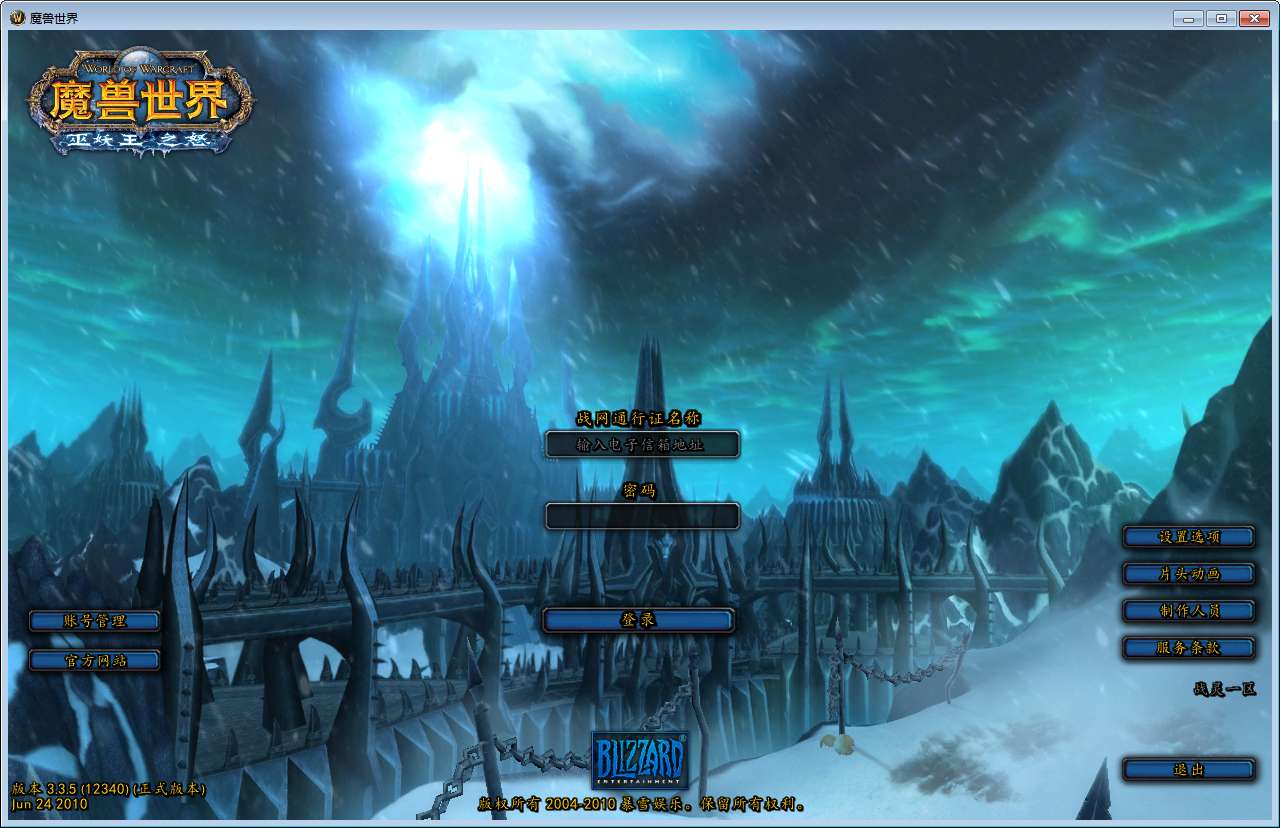Viewport: 1280px width, 828px height.
Task: Close the game window
Action: [1252, 18]
